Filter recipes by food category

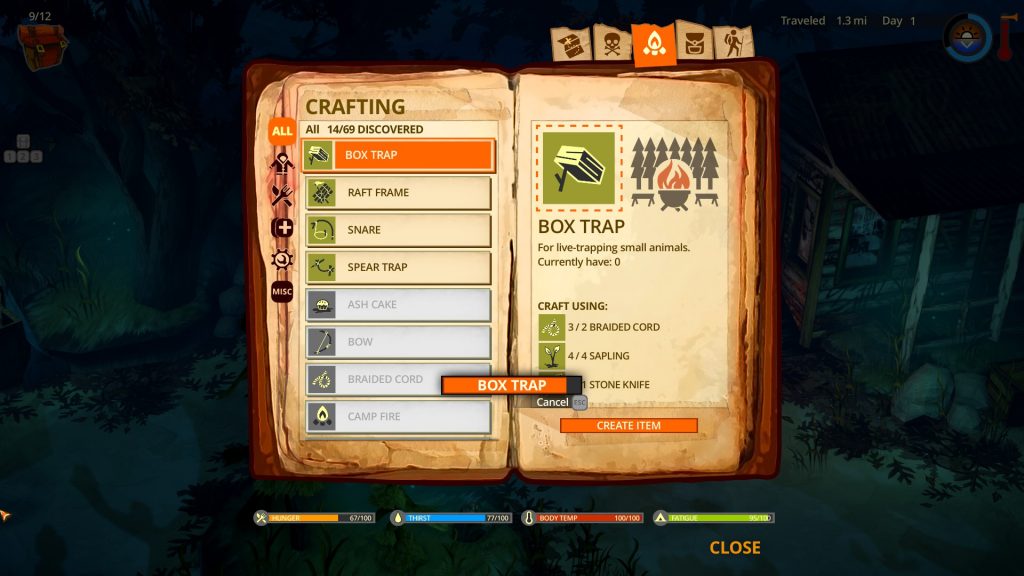pos(282,195)
